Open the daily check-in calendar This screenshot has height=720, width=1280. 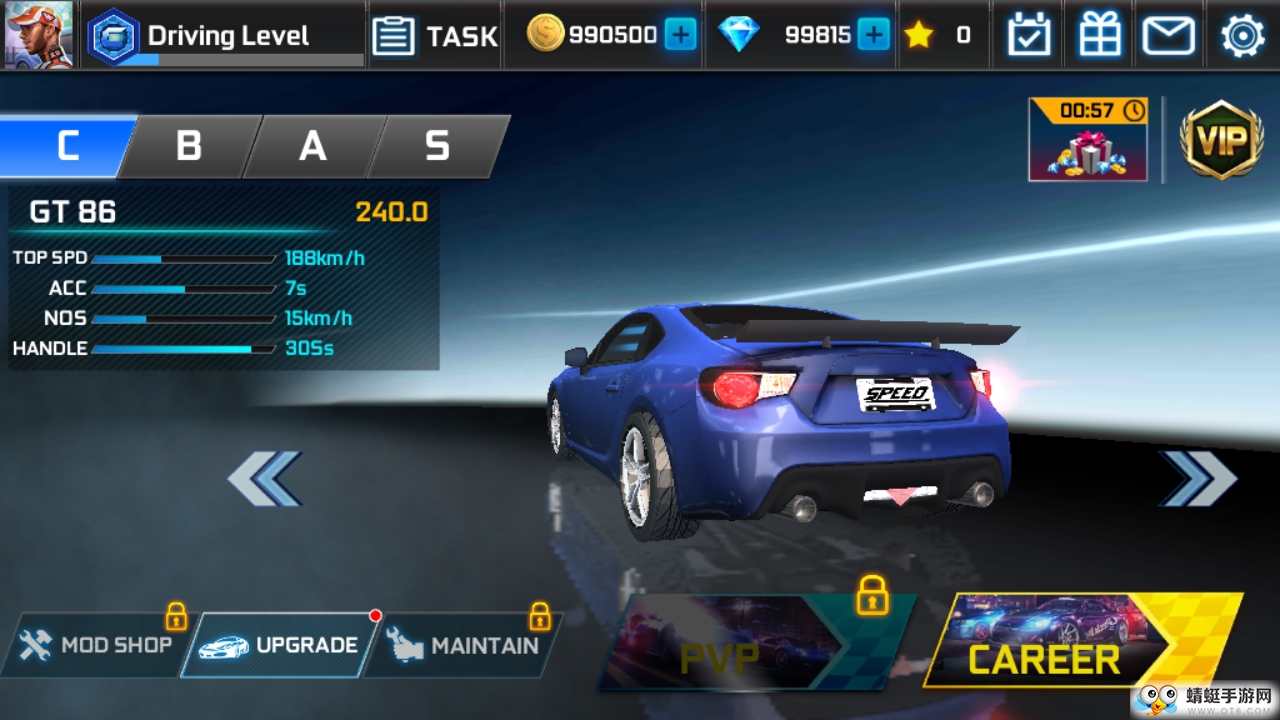click(1029, 35)
